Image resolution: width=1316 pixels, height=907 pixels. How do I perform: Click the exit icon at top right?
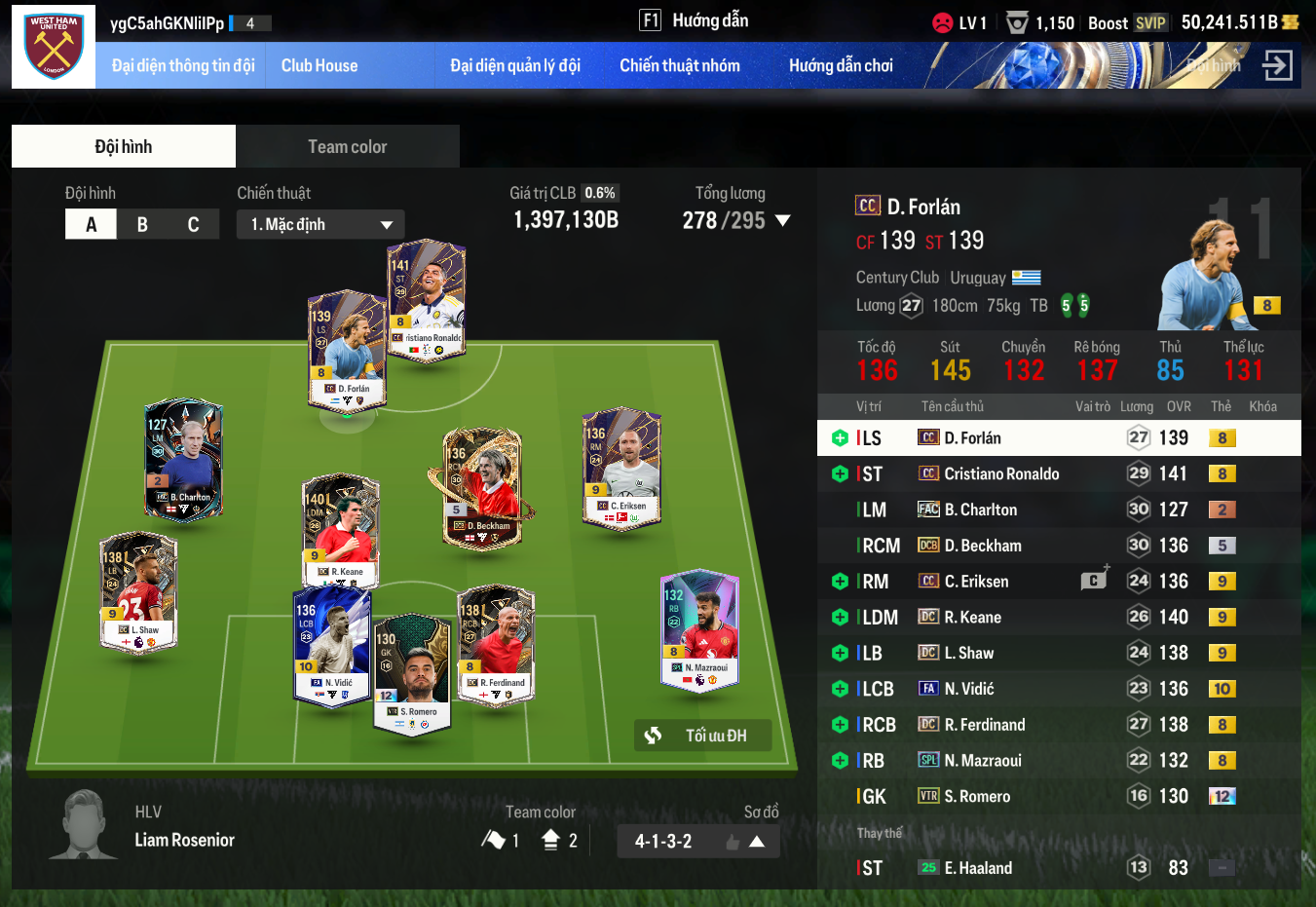pos(1276,65)
